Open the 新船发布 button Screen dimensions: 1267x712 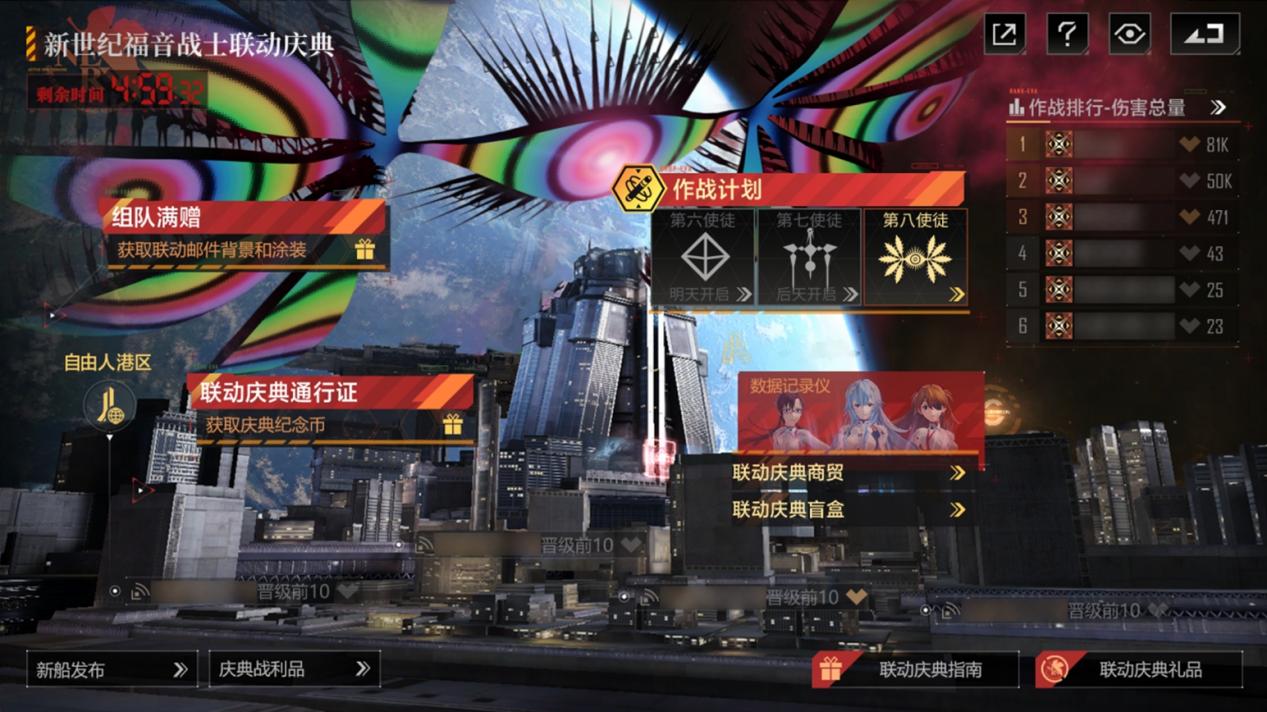(111, 669)
